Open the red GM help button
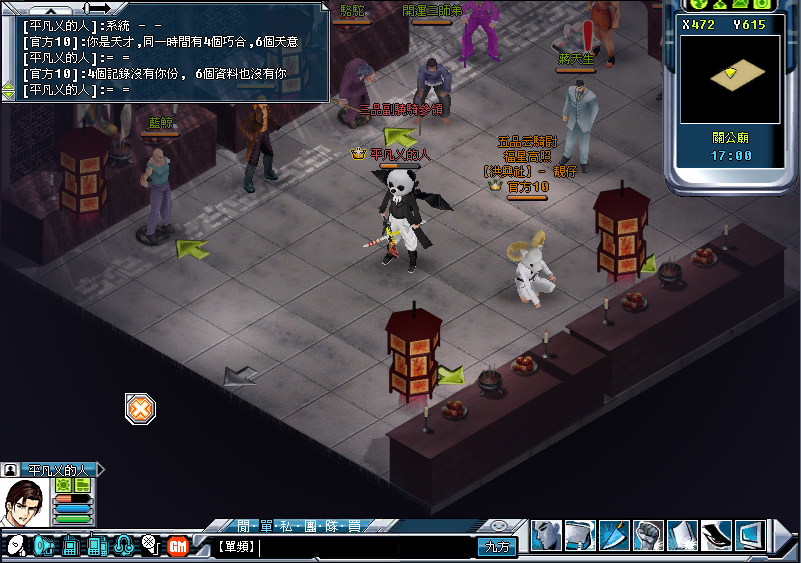The width and height of the screenshot is (801, 563). 178,546
